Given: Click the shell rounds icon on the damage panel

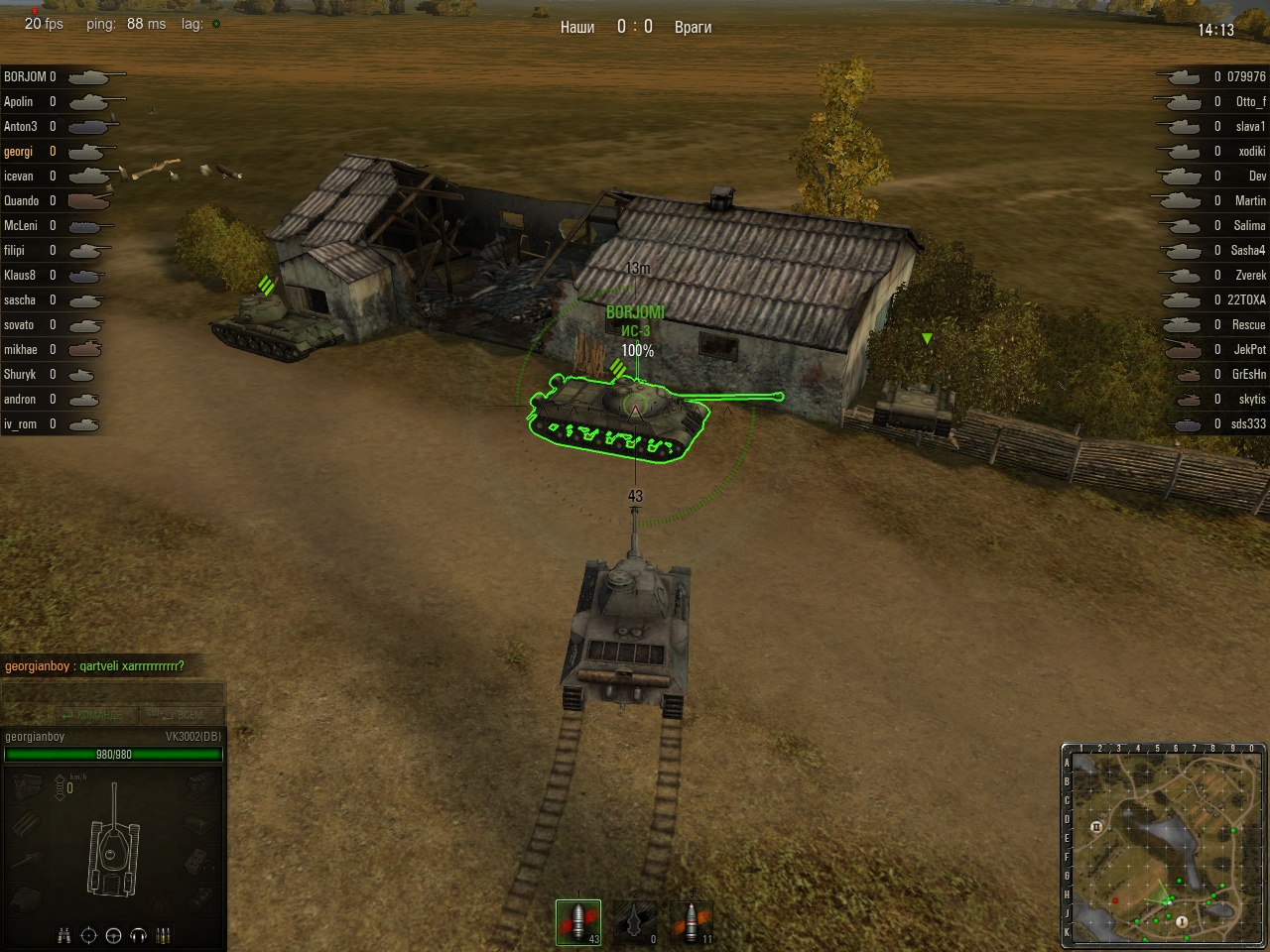Looking at the screenshot, I should point(164,936).
